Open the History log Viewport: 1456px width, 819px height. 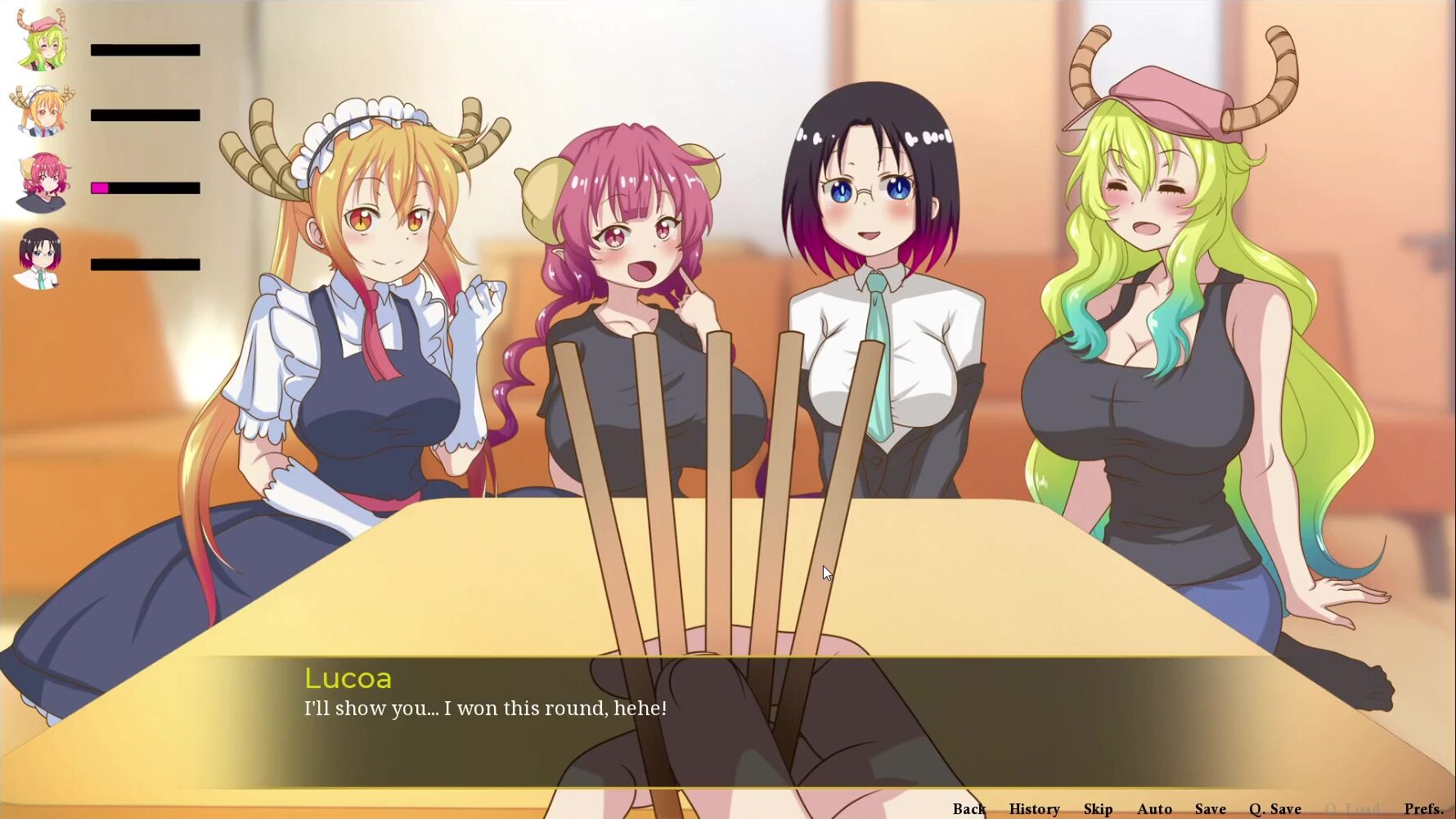click(1034, 808)
